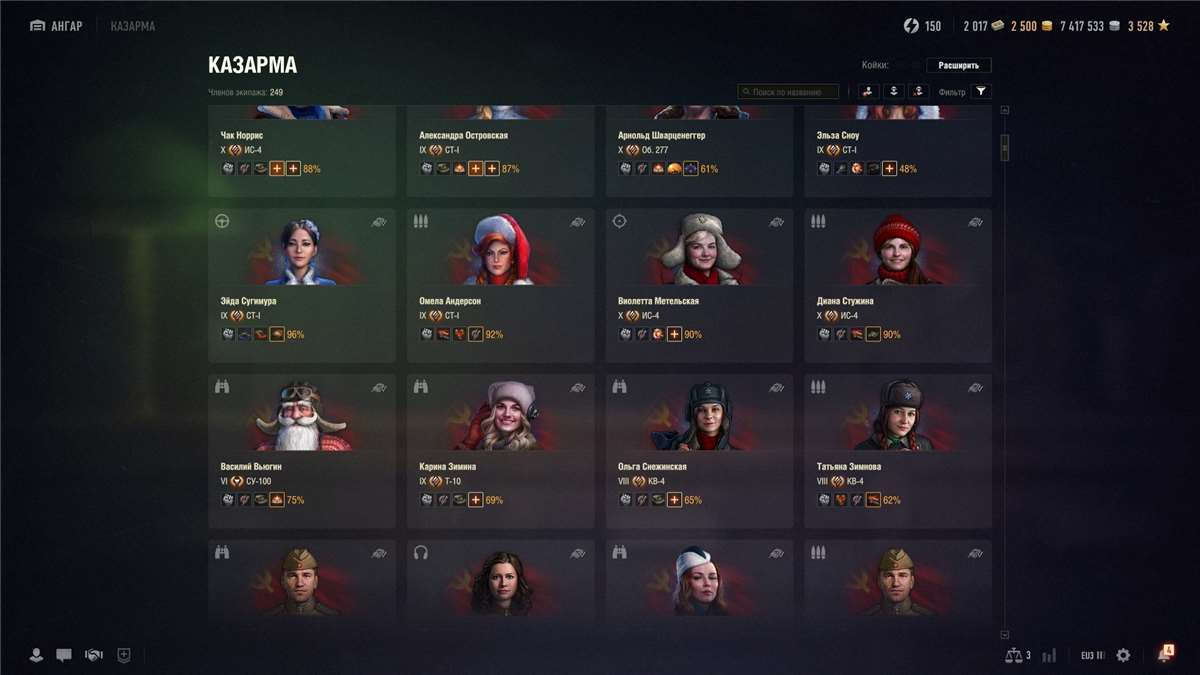Open Арнольд Шварценеггер crew card

[x=699, y=150]
